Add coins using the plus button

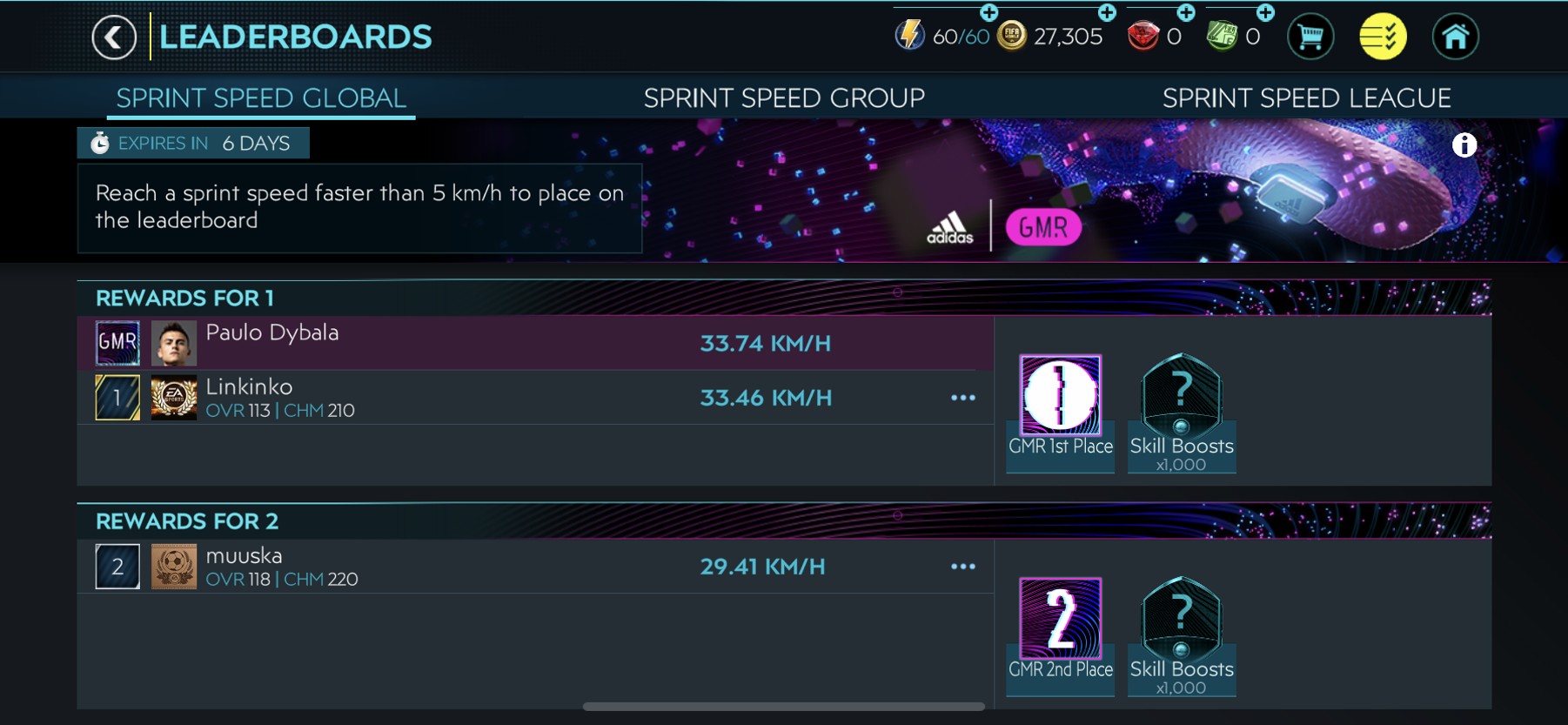1107,12
